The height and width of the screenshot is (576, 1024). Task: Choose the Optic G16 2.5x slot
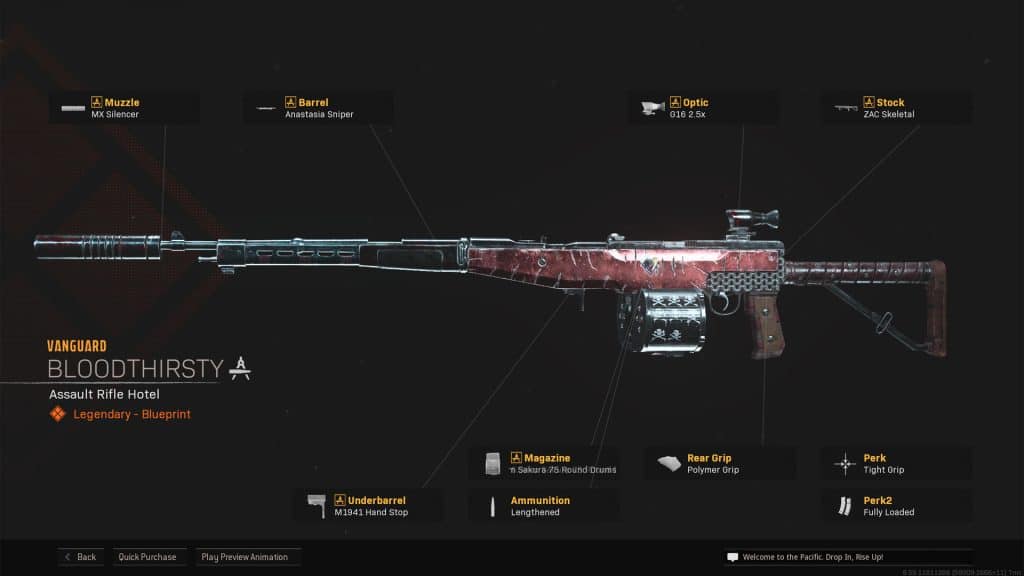coord(704,108)
